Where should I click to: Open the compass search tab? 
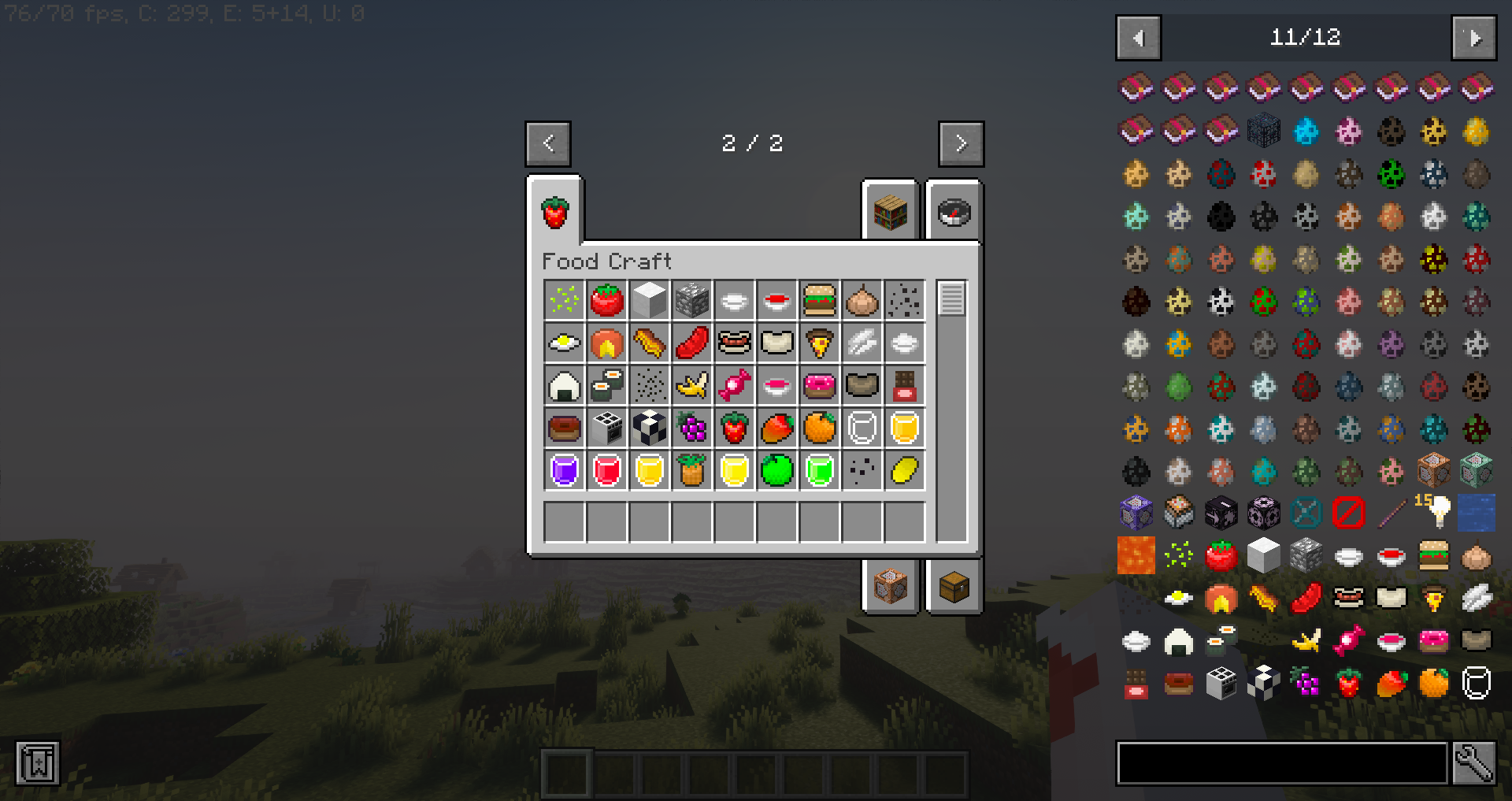(x=954, y=211)
